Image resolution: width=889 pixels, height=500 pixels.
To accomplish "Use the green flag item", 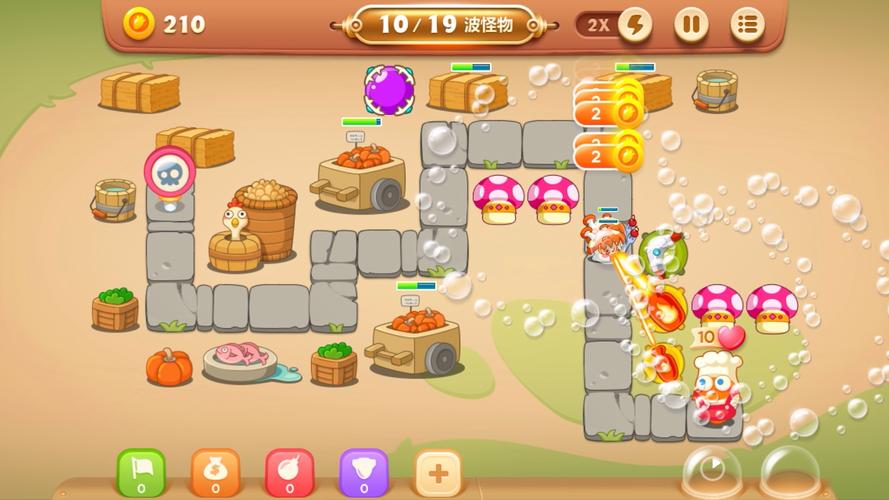I will [141, 471].
